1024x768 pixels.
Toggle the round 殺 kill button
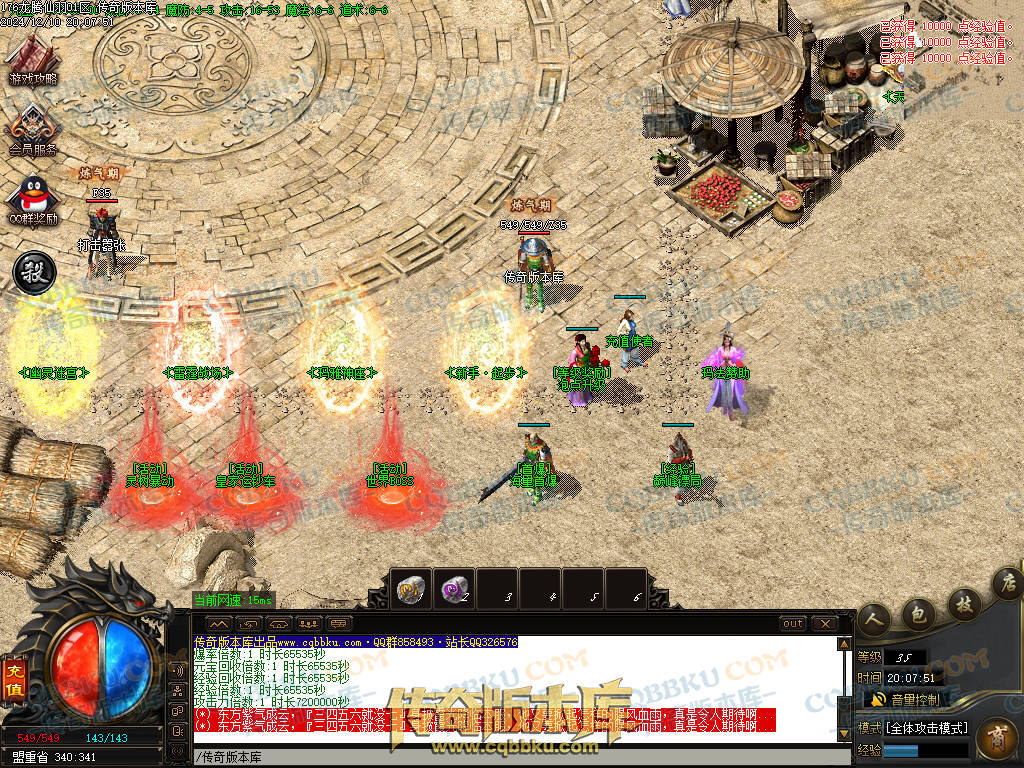(32, 273)
